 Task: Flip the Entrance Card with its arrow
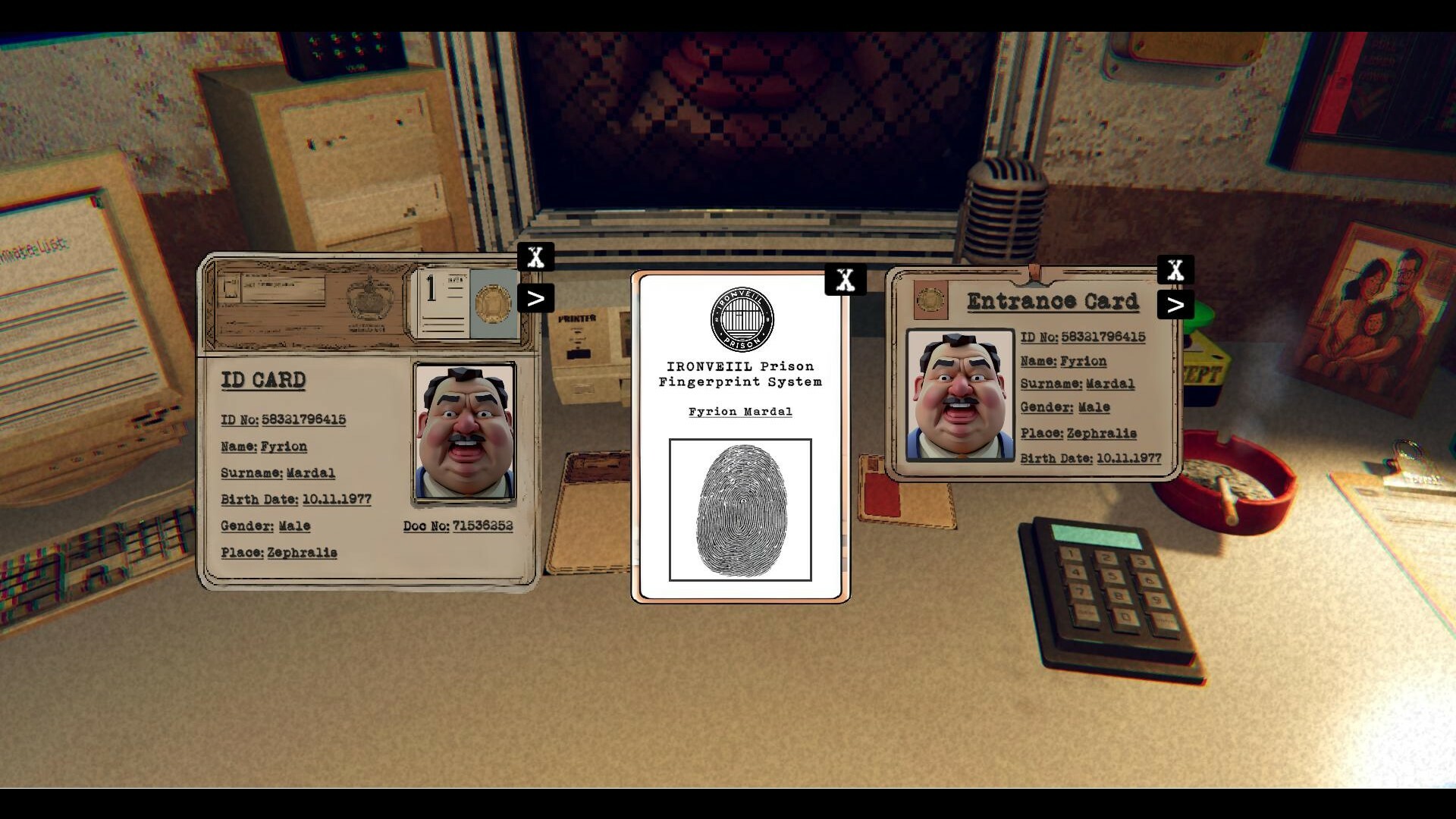tap(1176, 305)
